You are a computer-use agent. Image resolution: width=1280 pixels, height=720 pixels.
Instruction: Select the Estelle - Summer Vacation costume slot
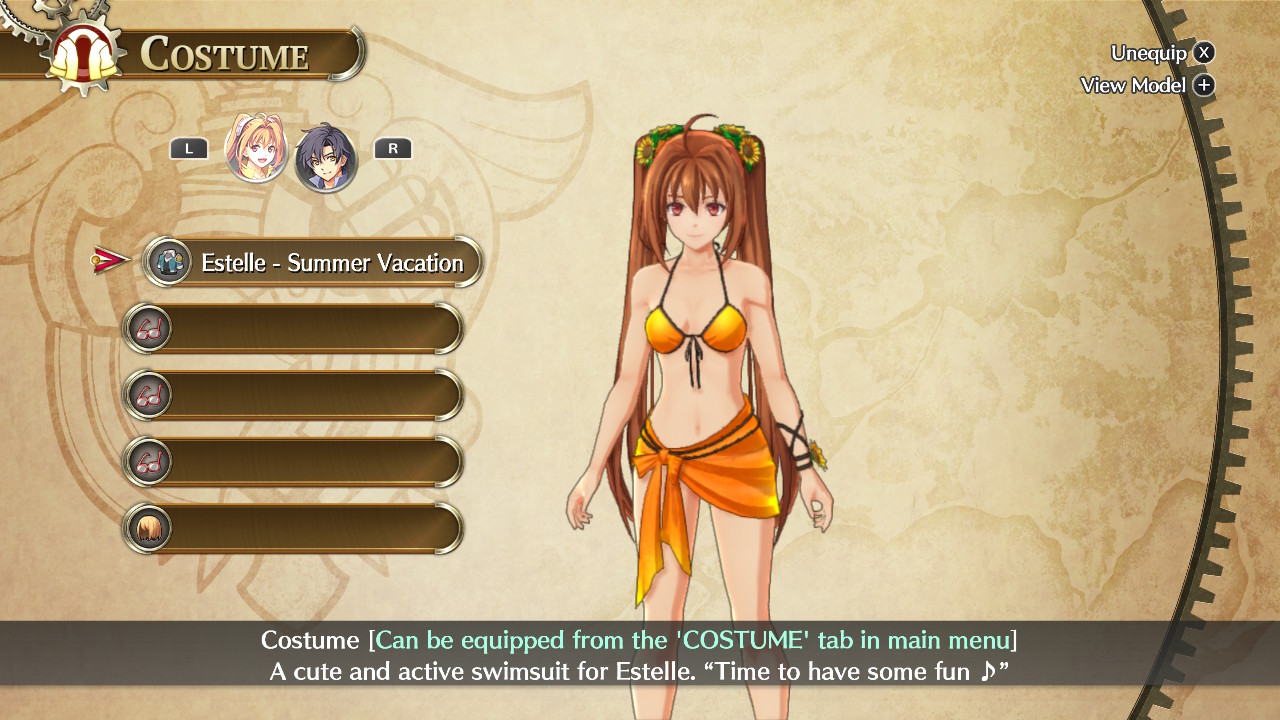(x=314, y=263)
